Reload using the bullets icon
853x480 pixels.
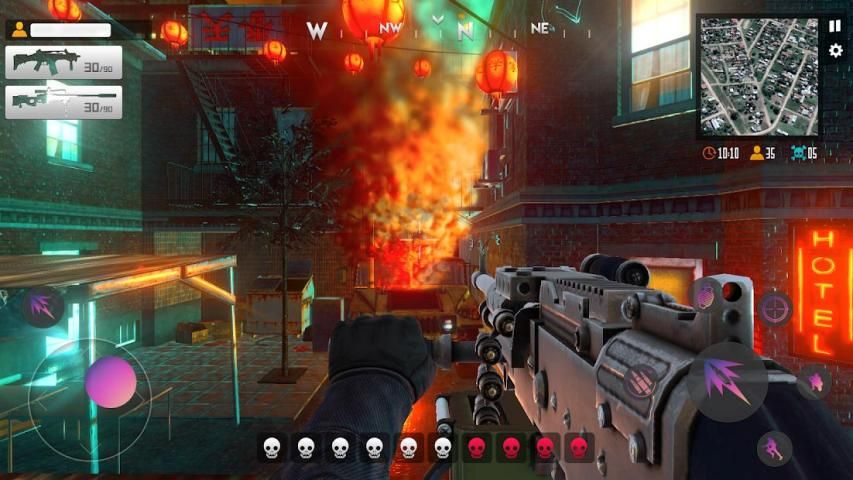[x=640, y=380]
